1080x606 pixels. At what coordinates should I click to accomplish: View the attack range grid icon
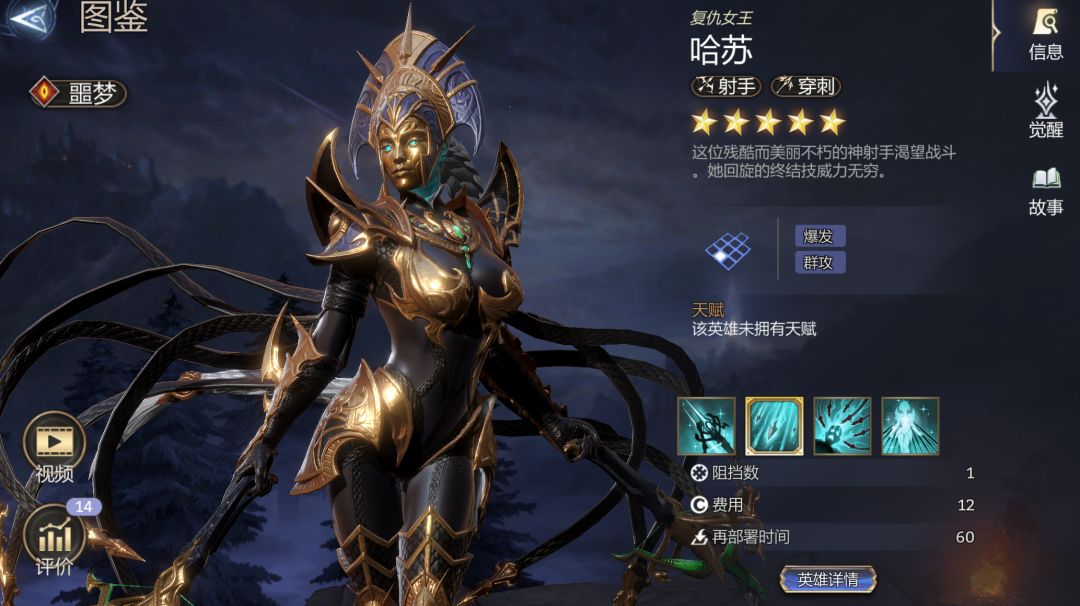tap(728, 250)
